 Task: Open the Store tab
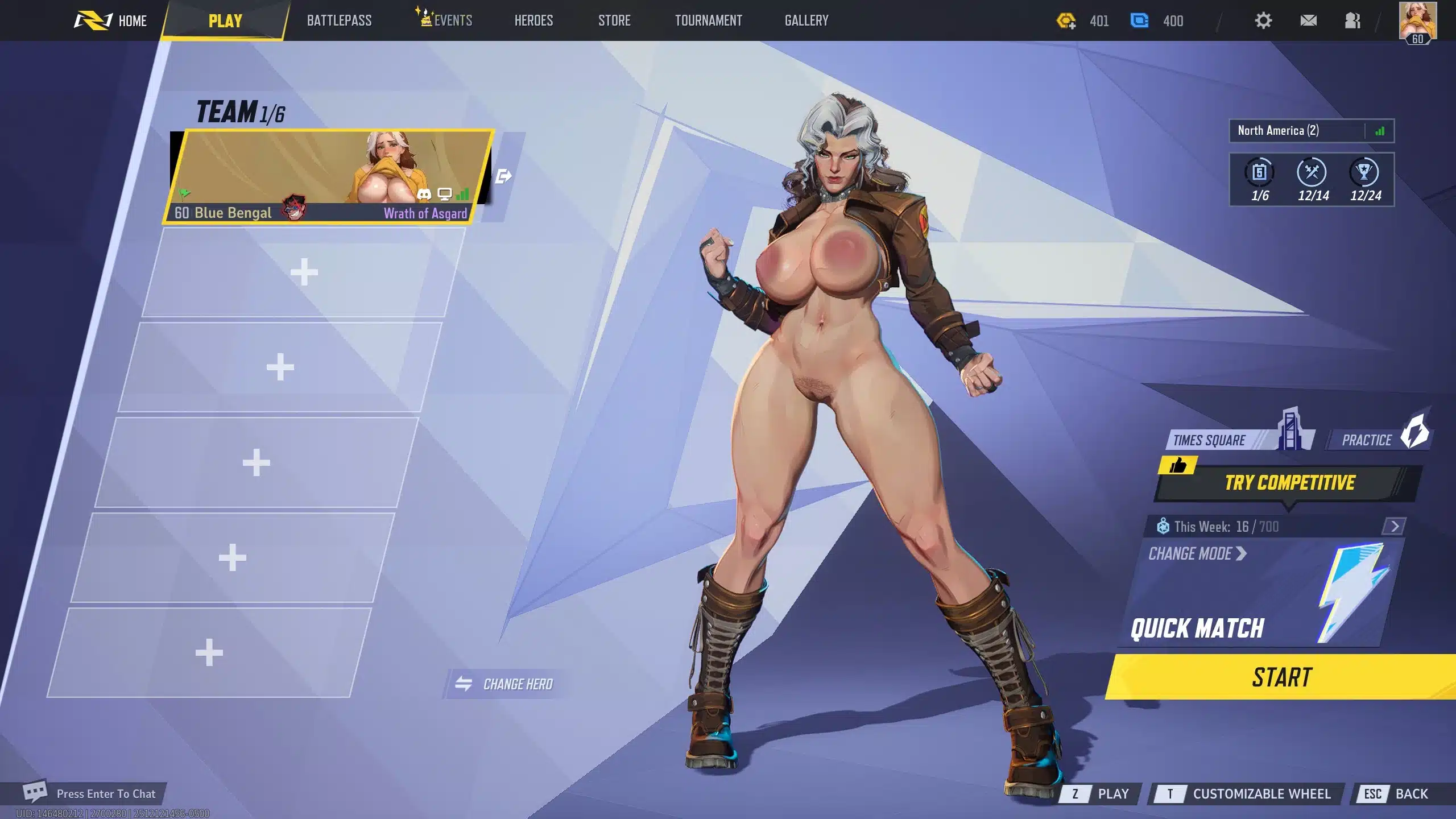(x=614, y=21)
